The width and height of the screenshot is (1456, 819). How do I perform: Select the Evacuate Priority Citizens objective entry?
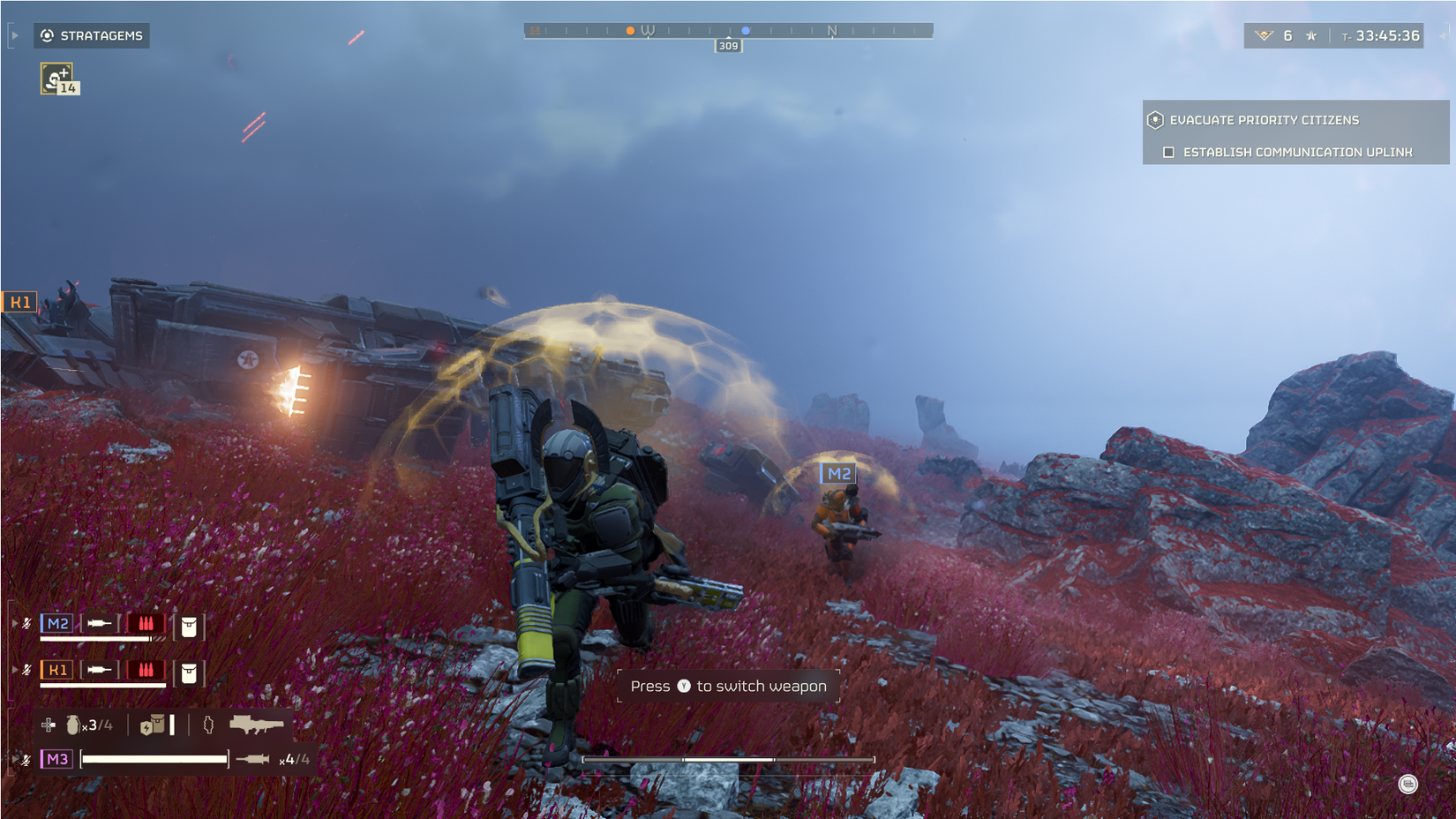coord(1264,119)
